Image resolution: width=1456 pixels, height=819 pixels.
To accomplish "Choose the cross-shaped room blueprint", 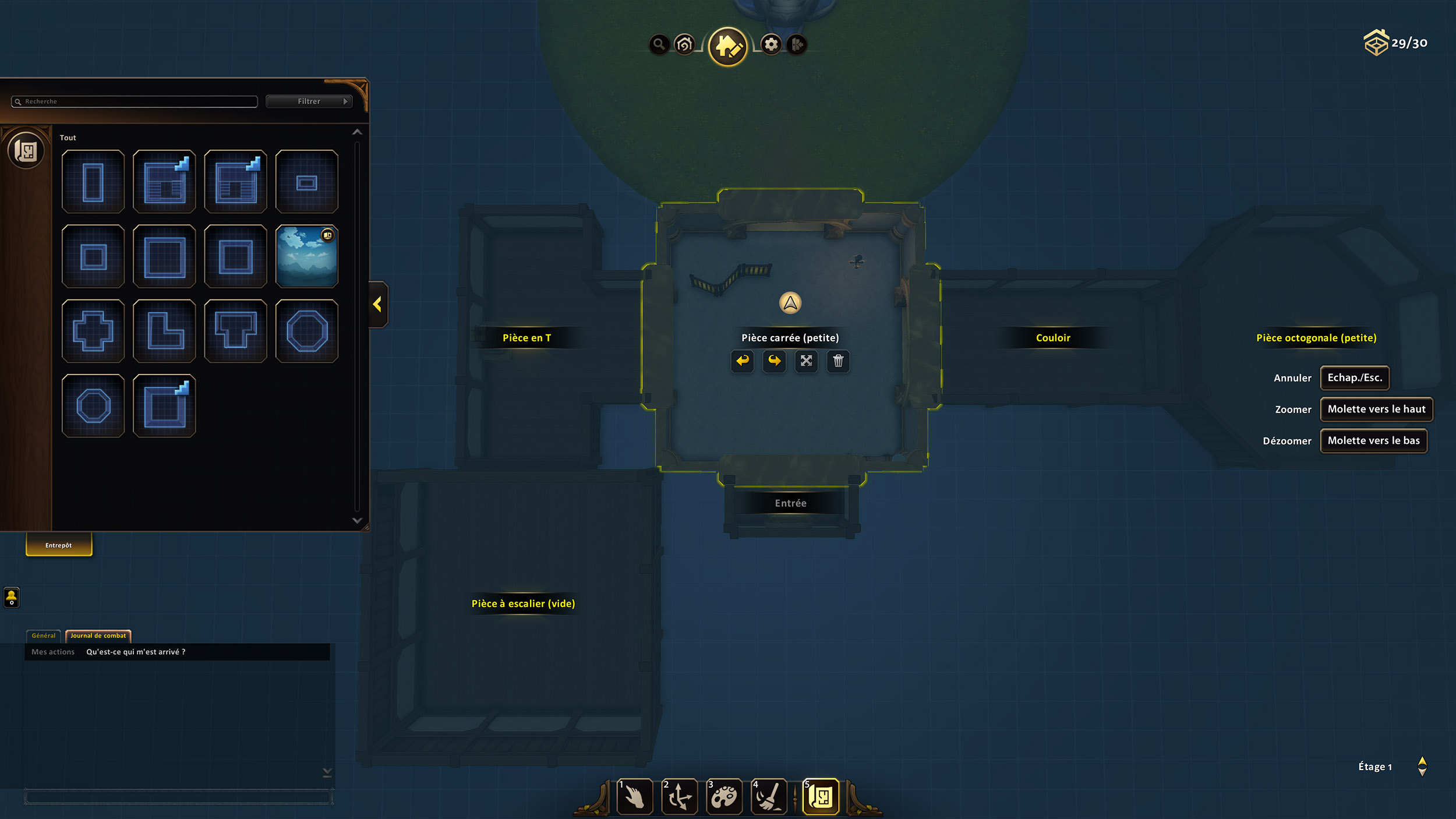I will [x=93, y=331].
